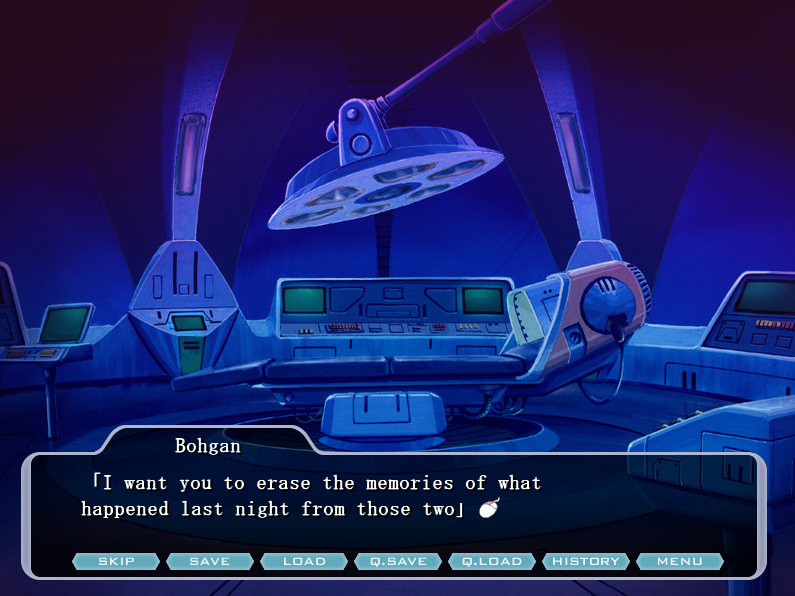Open the game MENU
The height and width of the screenshot is (596, 795).
680,561
